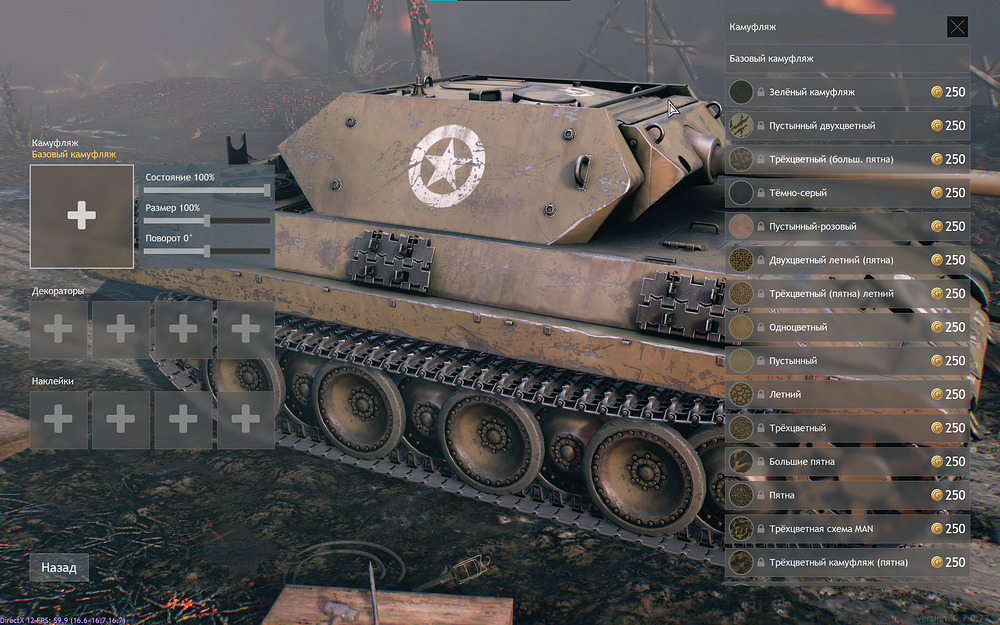Viewport: 1000px width, 625px height.
Task: Select Базовый камуфляж entry
Action: pos(847,59)
